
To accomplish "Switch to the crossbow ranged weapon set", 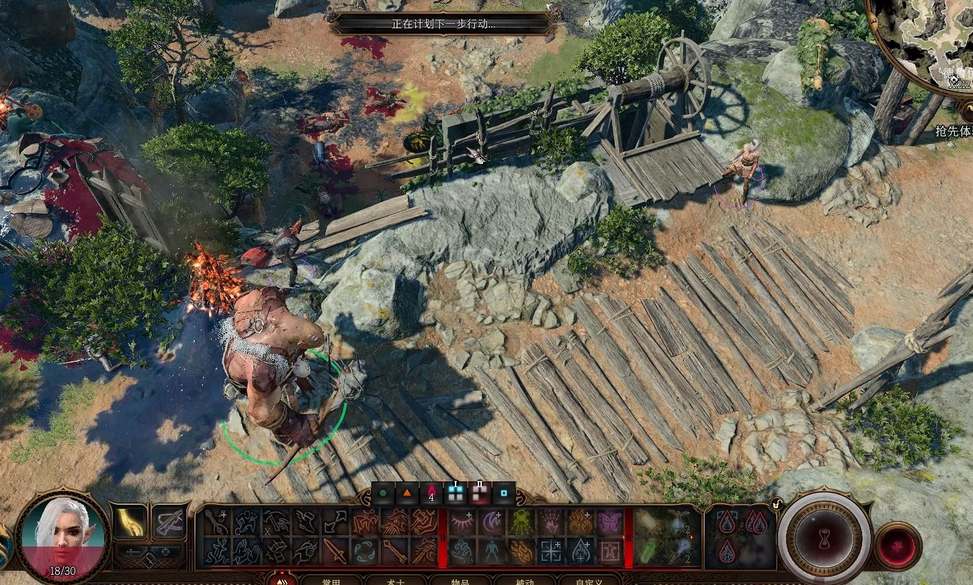I will [x=169, y=521].
